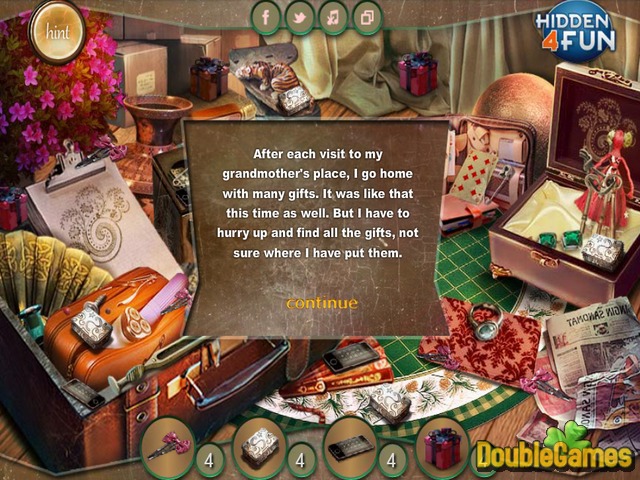Toggle the music note sound button
Image resolution: width=640 pixels, height=480 pixels.
[333, 17]
